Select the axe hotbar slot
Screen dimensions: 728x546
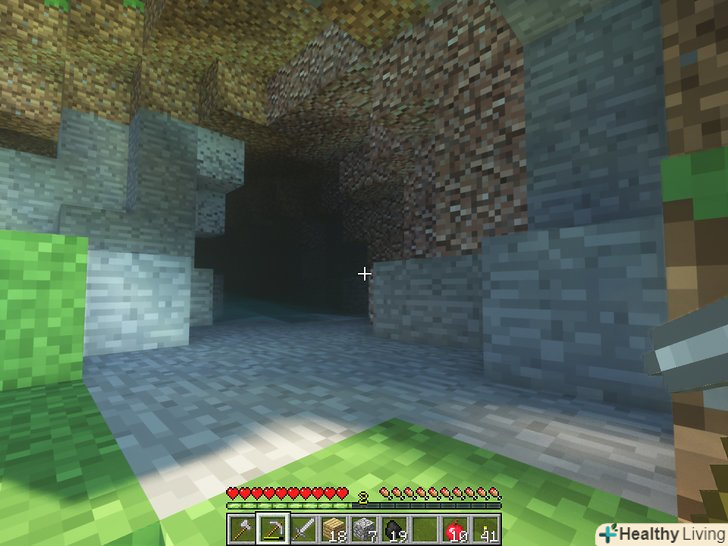tap(242, 527)
